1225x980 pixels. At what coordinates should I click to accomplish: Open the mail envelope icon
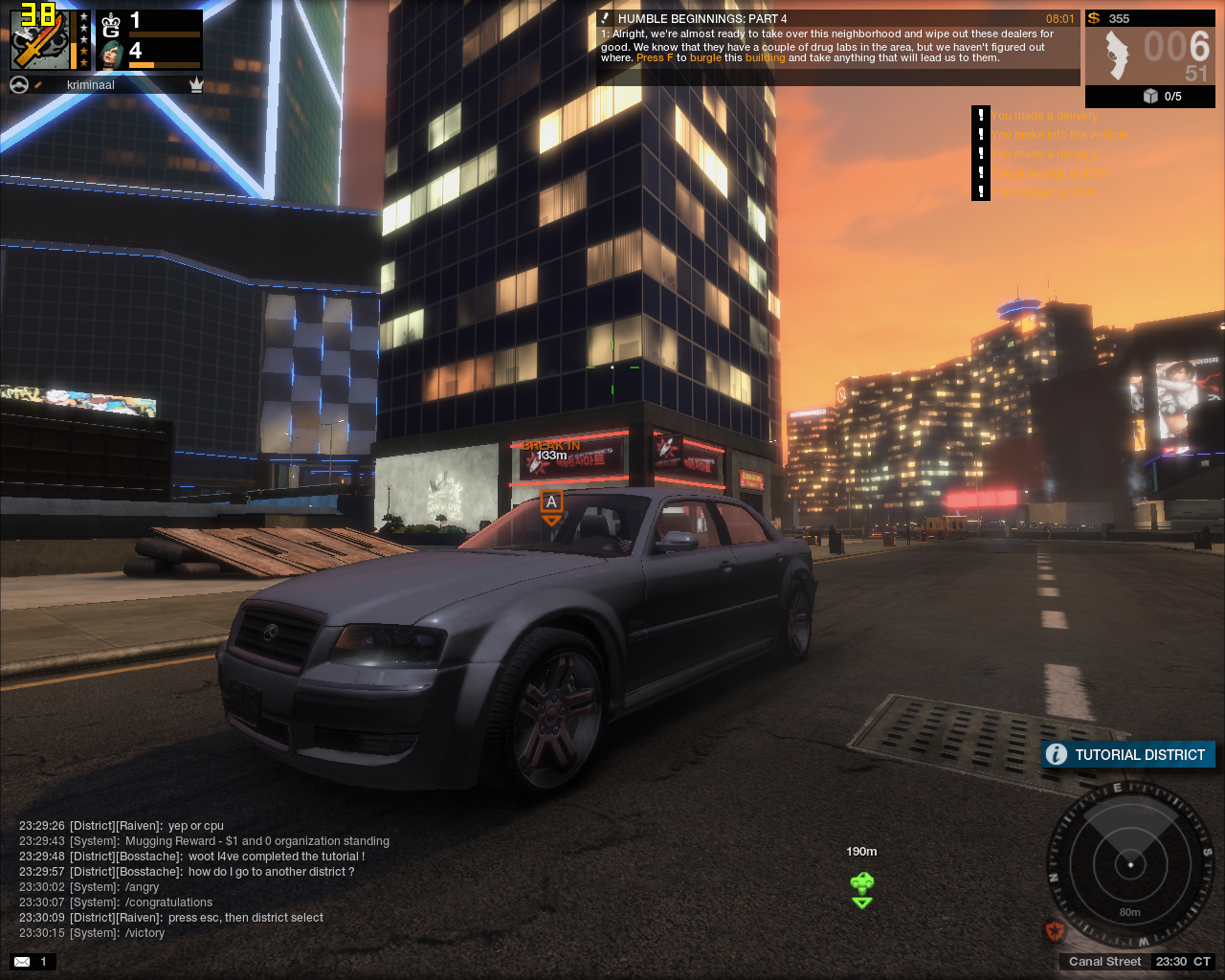[x=22, y=961]
